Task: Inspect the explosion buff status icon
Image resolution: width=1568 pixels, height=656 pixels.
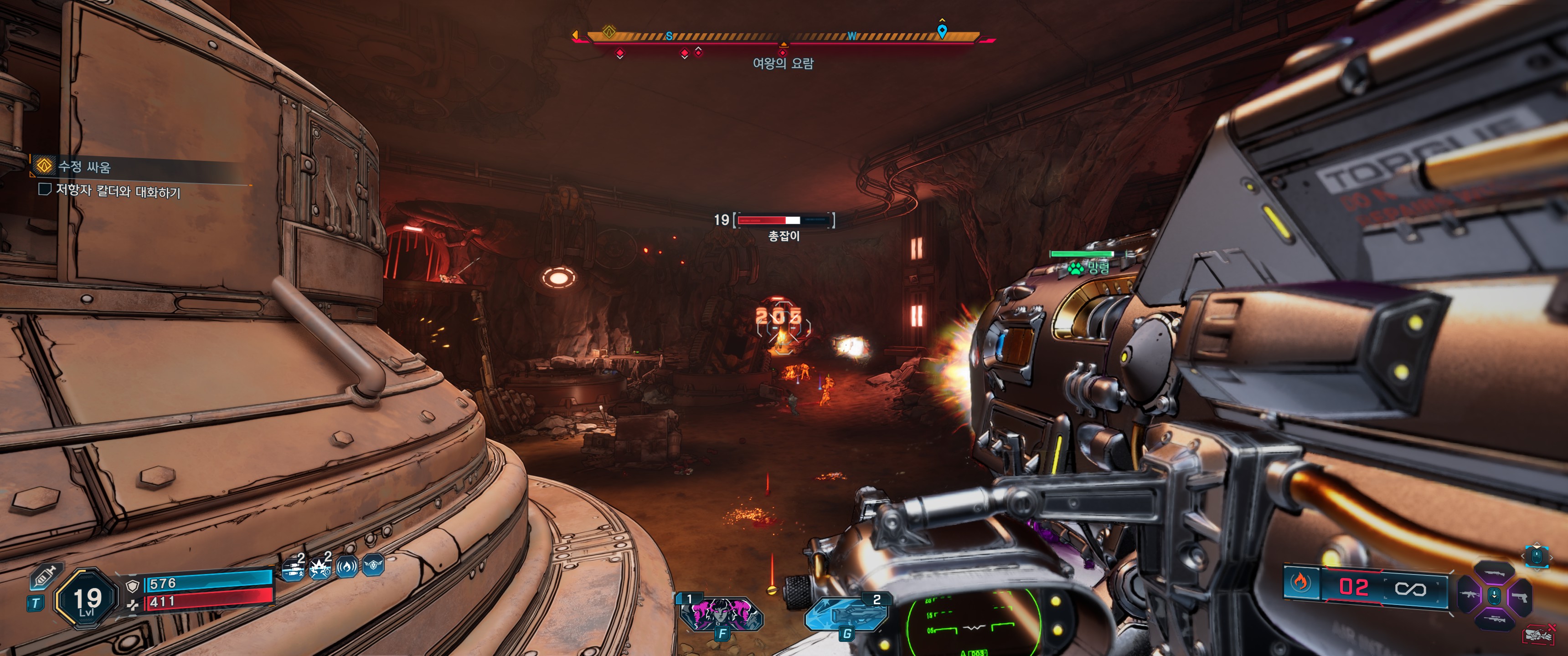Action: tap(320, 569)
